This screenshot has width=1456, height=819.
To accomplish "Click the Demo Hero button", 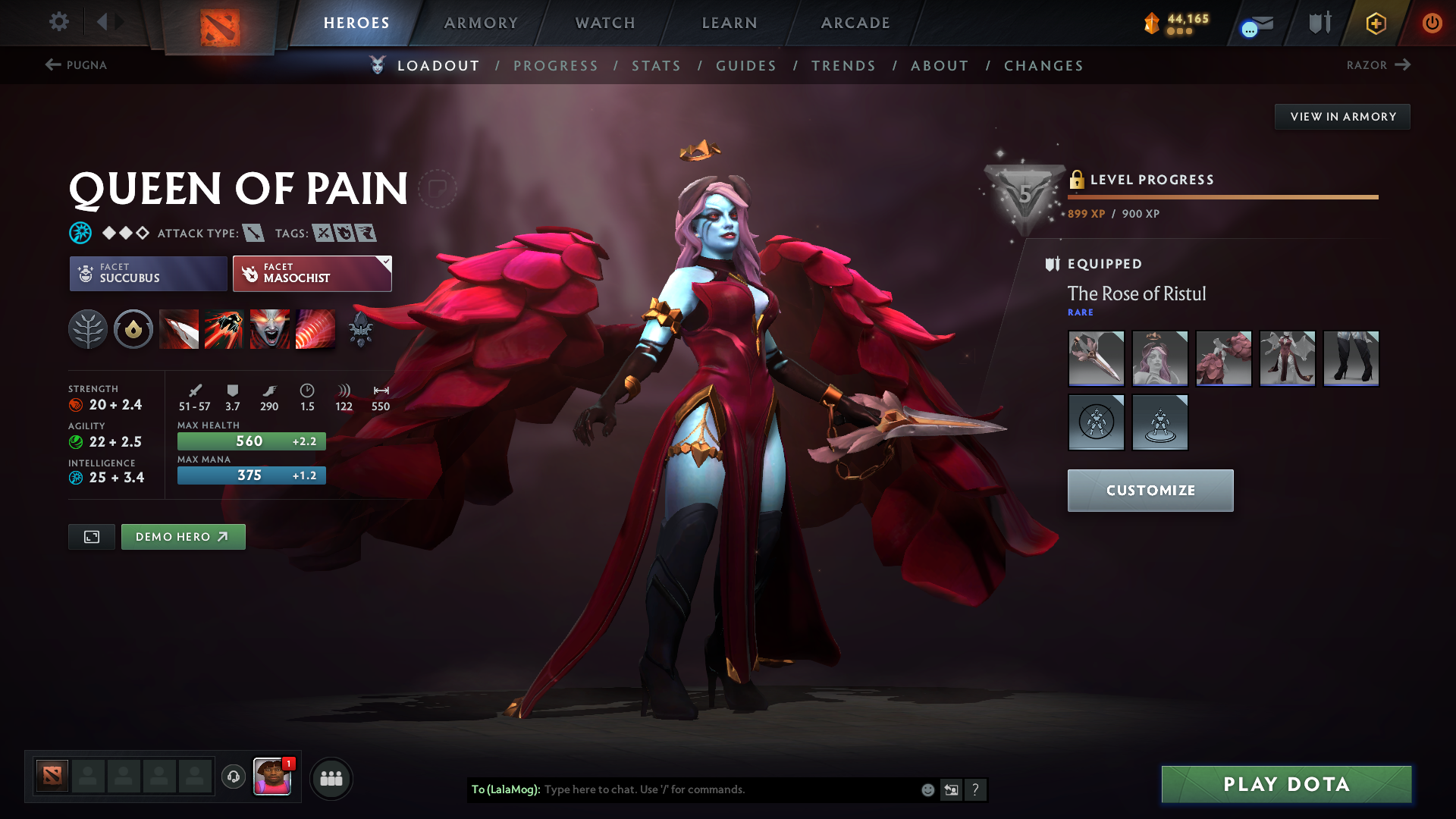I will tap(183, 536).
